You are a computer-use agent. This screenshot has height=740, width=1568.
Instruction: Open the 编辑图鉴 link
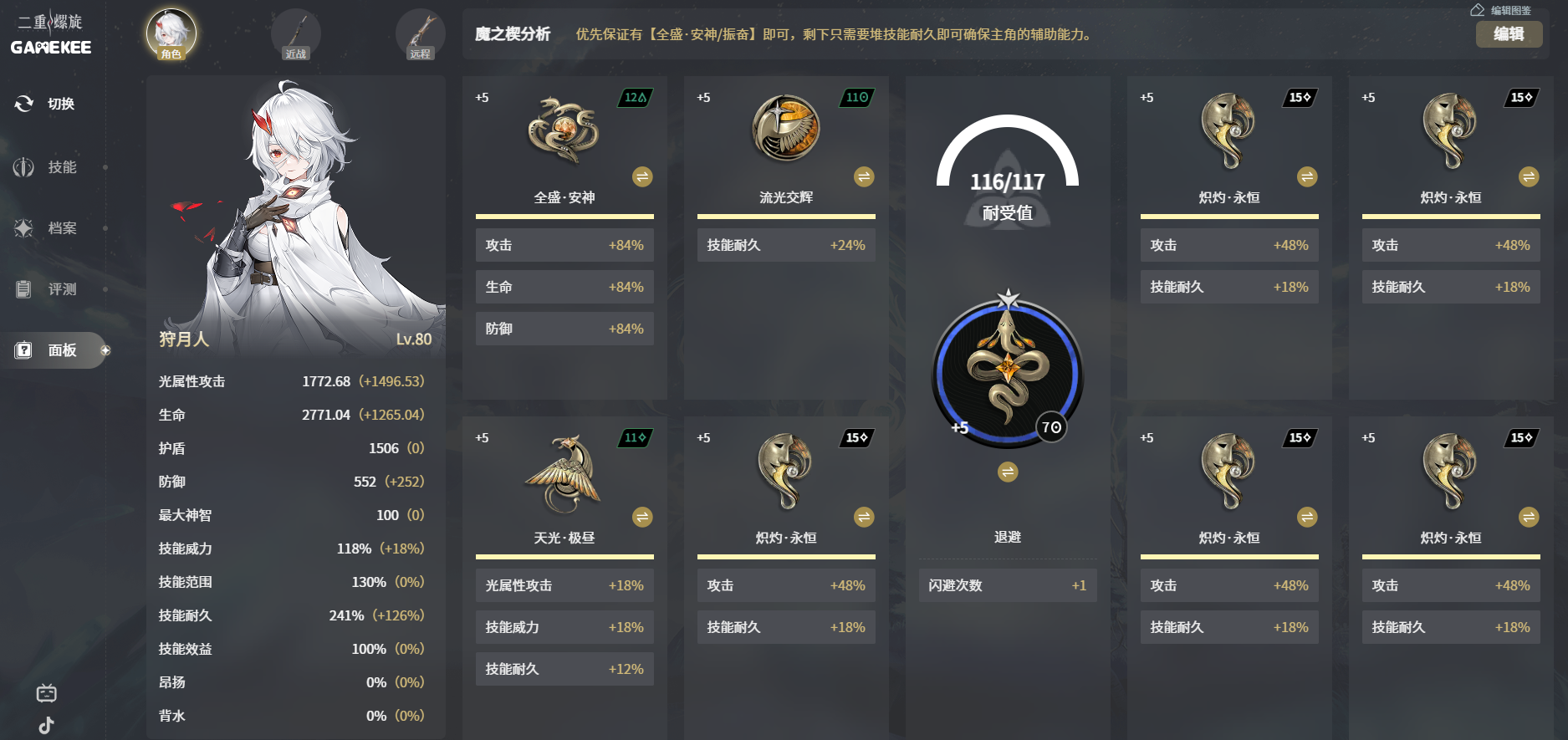[1501, 10]
